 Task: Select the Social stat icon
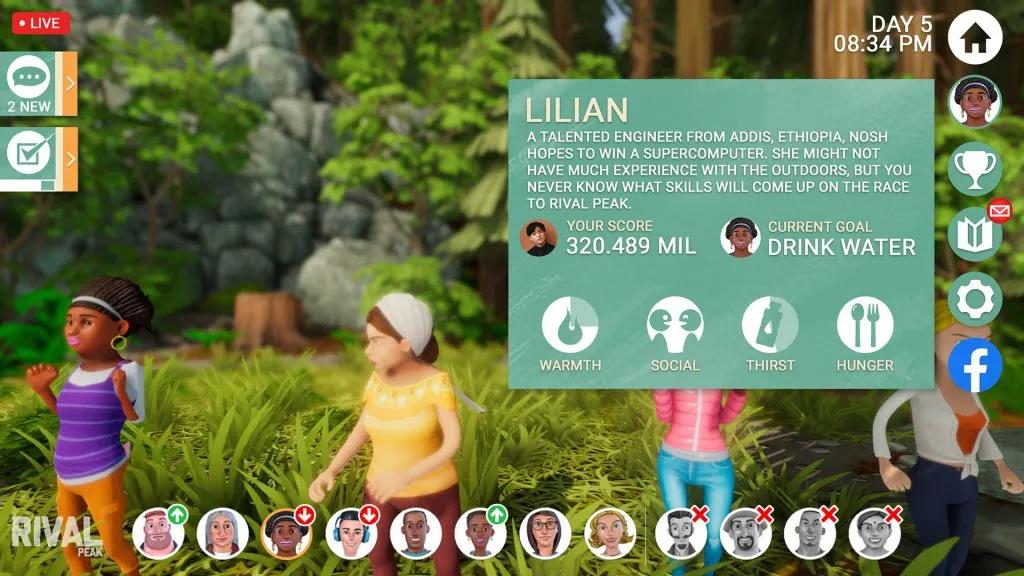click(x=675, y=326)
